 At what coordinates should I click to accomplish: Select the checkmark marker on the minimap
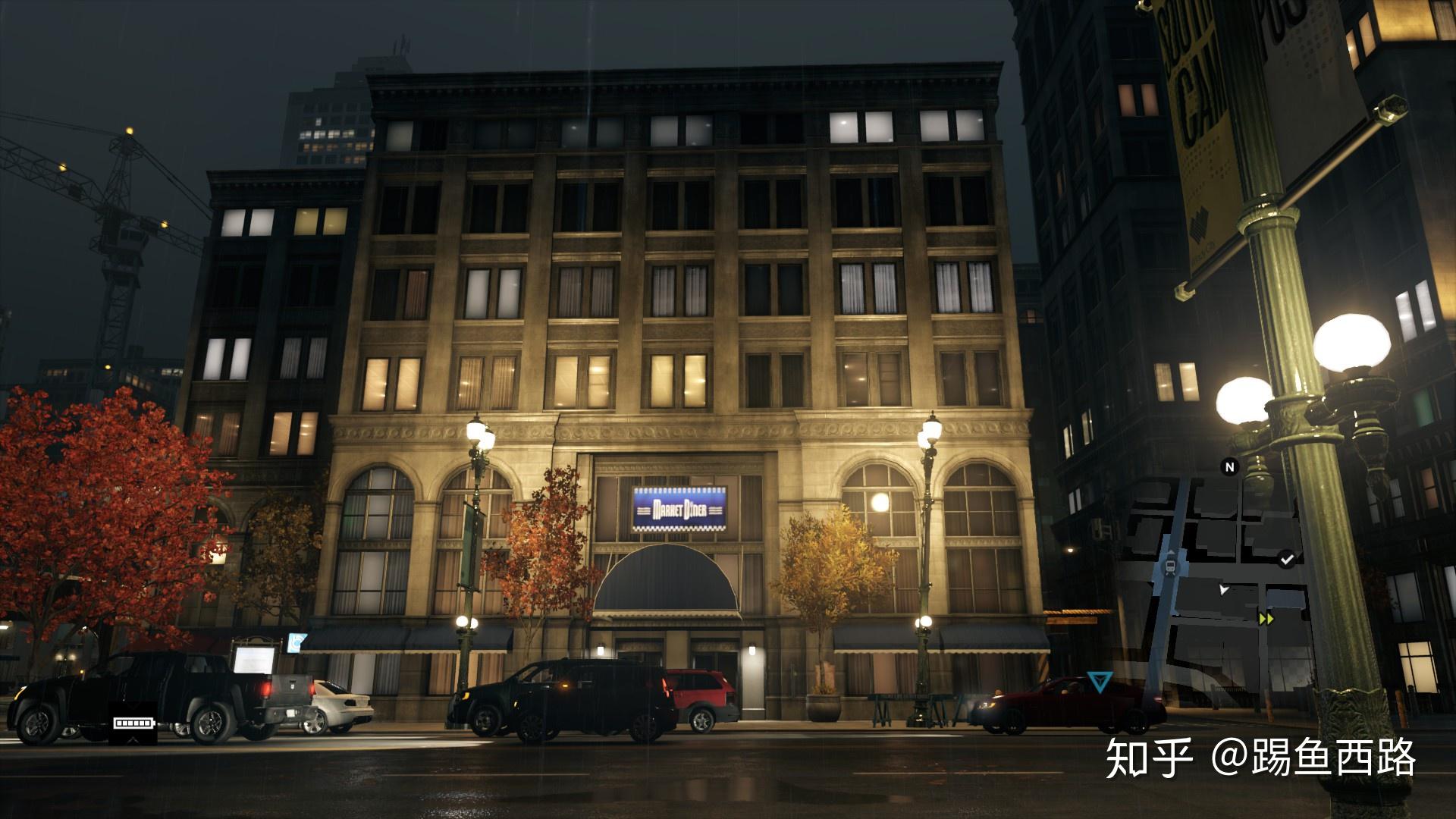tap(1286, 560)
